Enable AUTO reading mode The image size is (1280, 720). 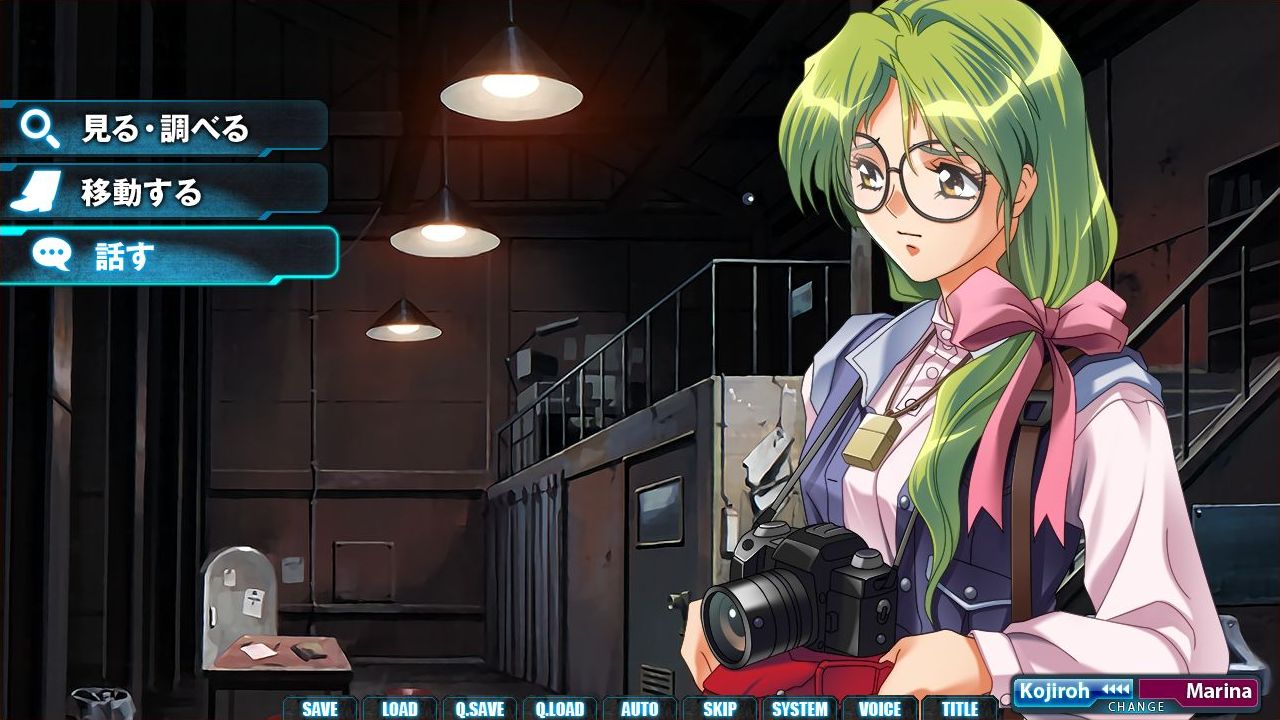pos(640,707)
